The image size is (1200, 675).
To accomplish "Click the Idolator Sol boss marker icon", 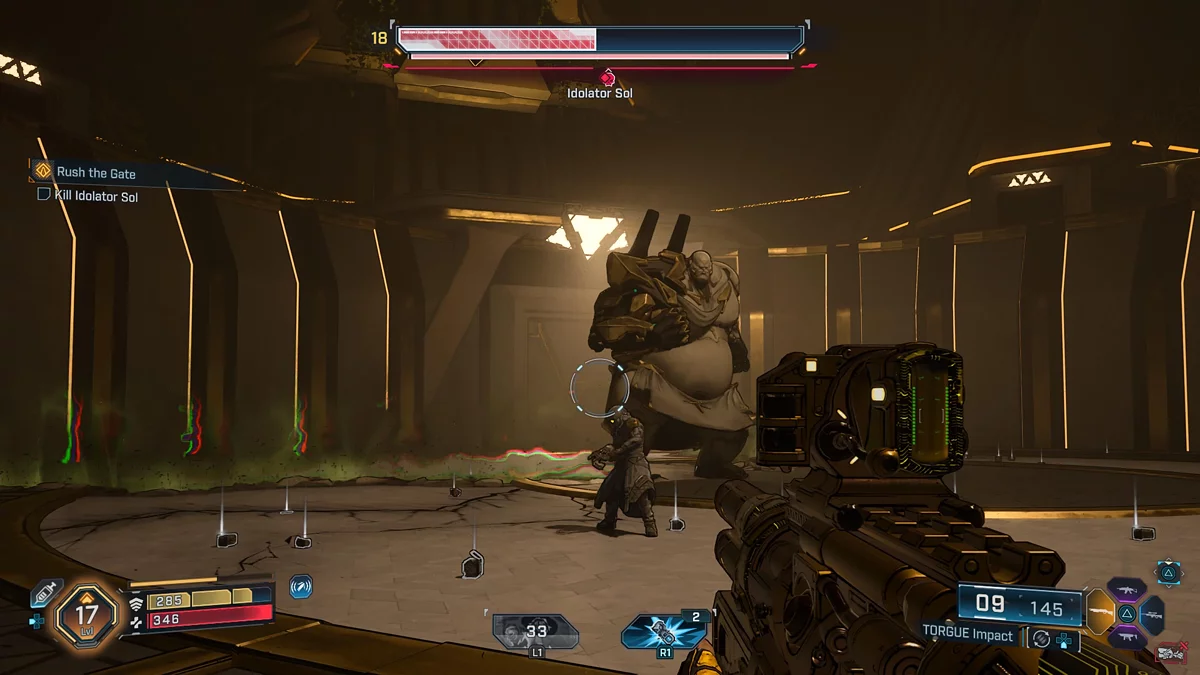I will [606, 77].
